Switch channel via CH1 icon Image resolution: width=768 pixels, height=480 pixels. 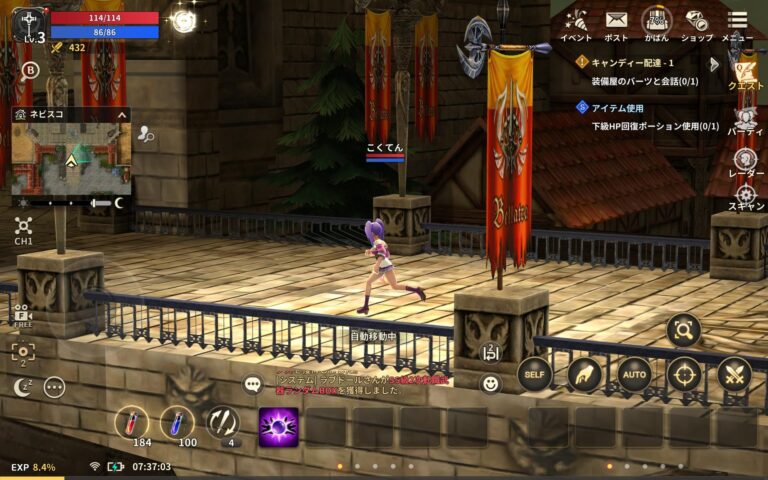pyautogui.click(x=24, y=229)
